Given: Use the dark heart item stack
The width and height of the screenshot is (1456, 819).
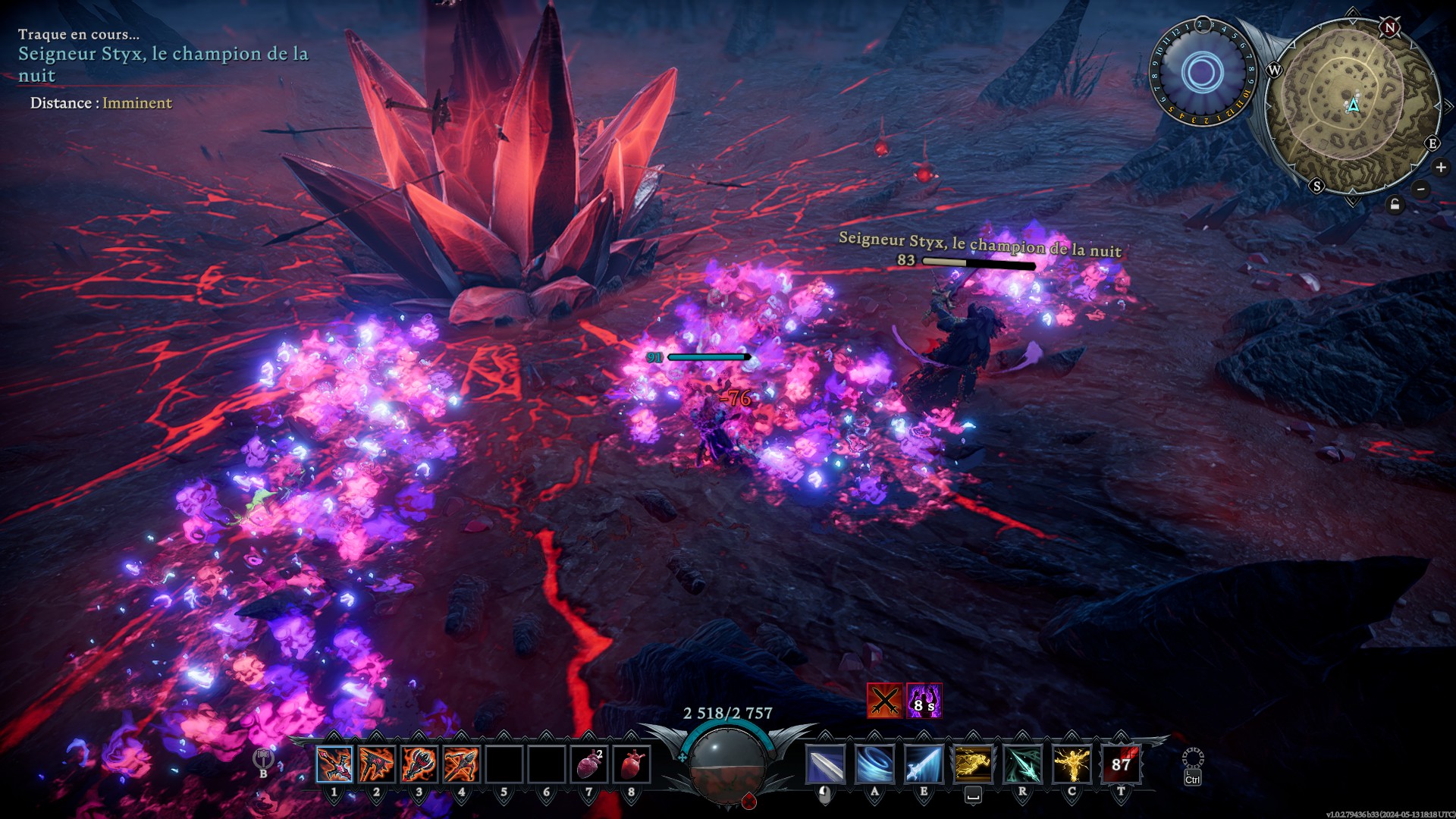Looking at the screenshot, I should [589, 764].
